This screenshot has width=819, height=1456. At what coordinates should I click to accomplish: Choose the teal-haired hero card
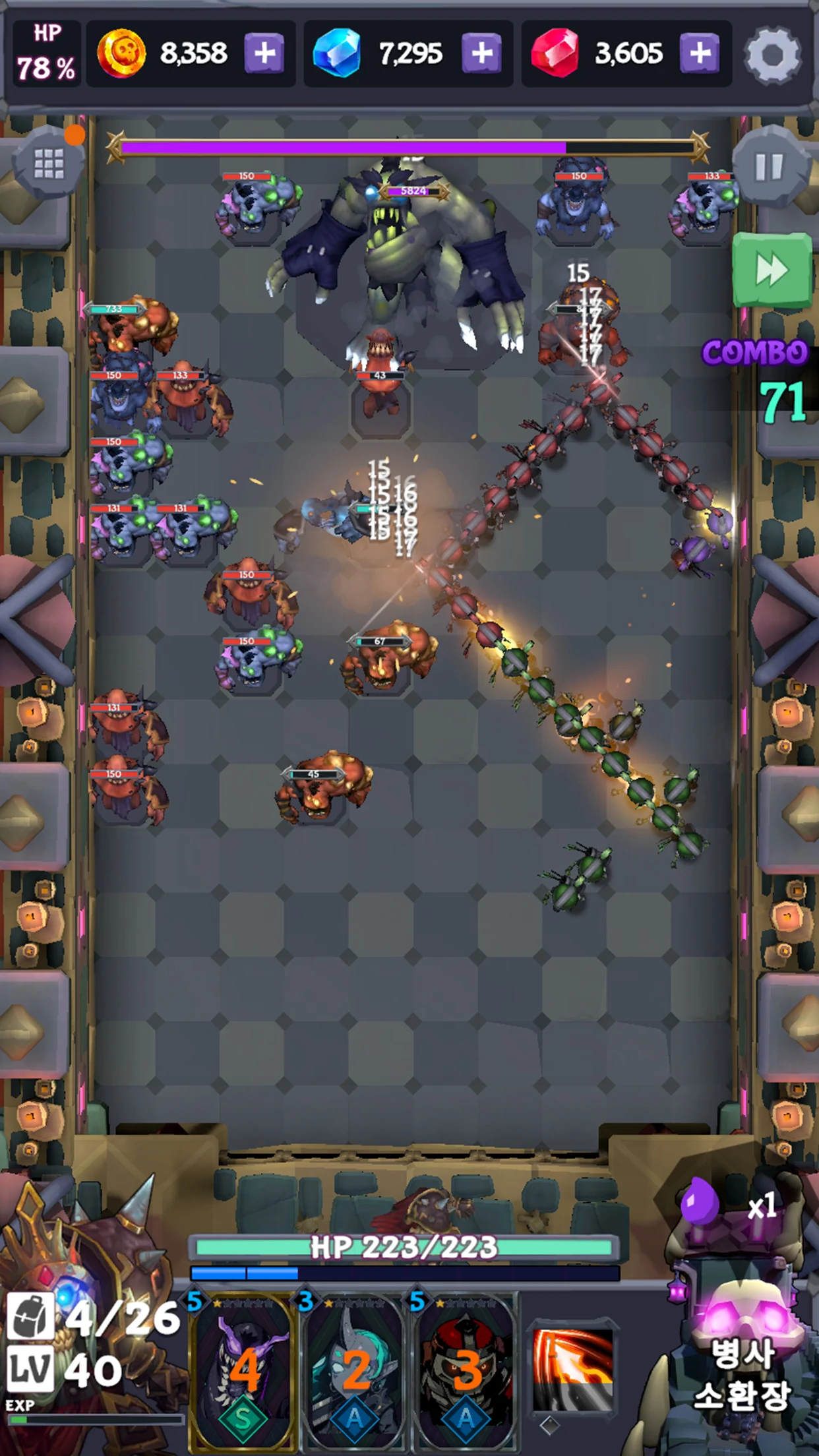pyautogui.click(x=355, y=1372)
